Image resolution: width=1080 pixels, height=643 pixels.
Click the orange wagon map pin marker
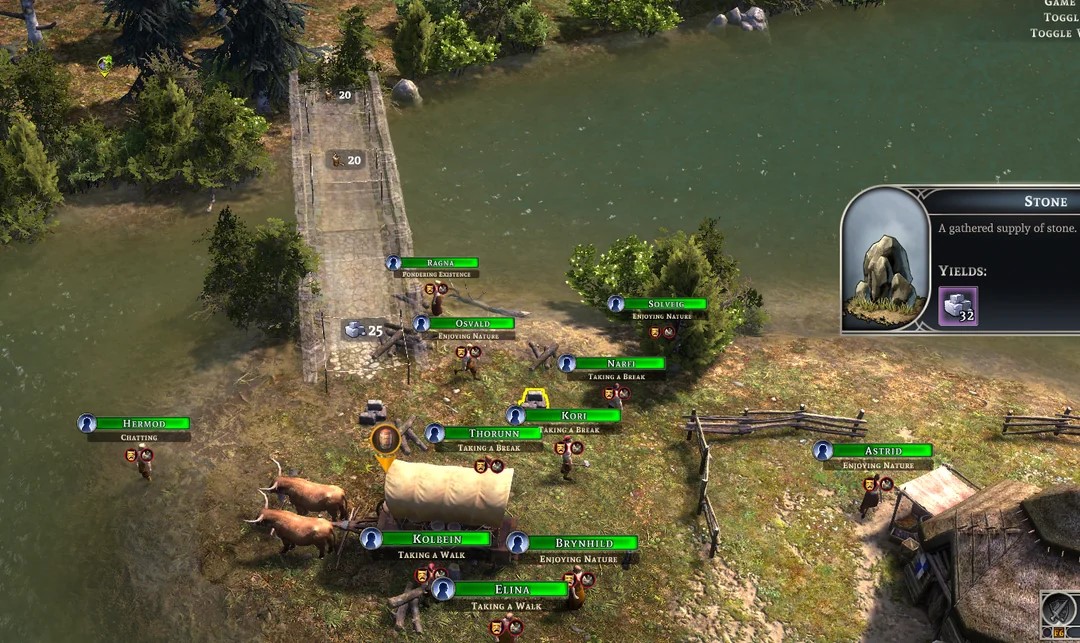coord(385,441)
